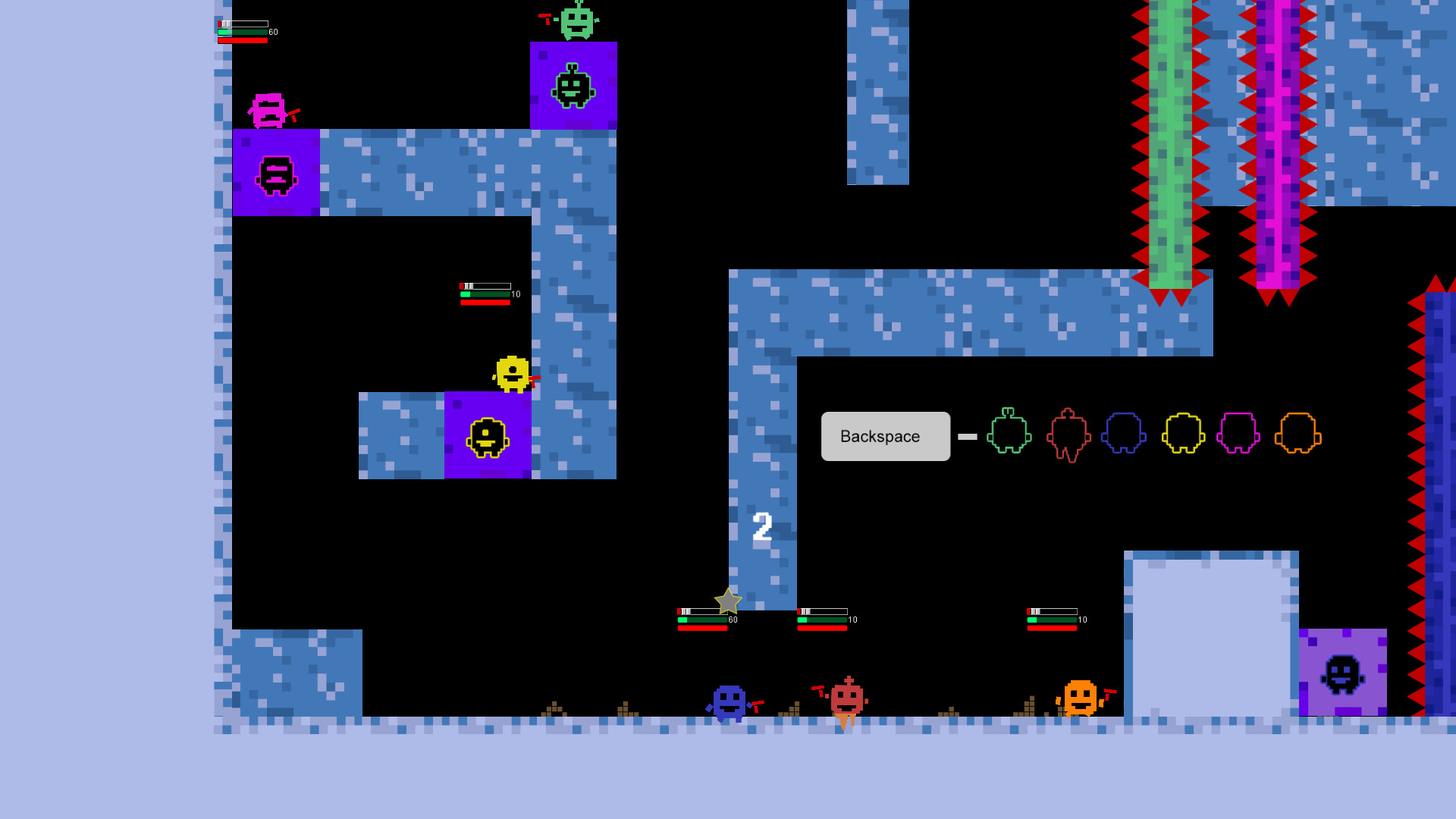Image resolution: width=1456 pixels, height=819 pixels.
Task: Select the yellow character outline icon in the row
Action: tap(1183, 435)
